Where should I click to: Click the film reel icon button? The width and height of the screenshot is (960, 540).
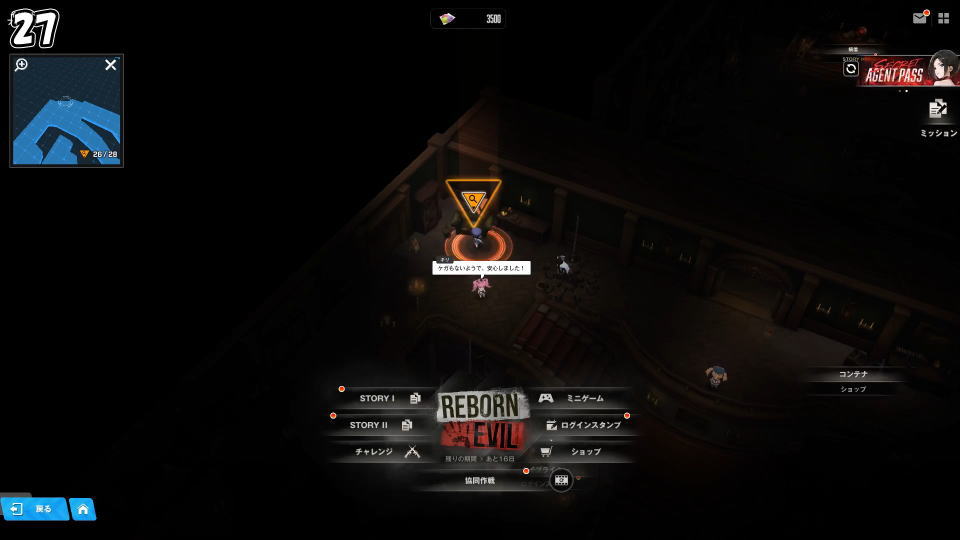coord(561,480)
